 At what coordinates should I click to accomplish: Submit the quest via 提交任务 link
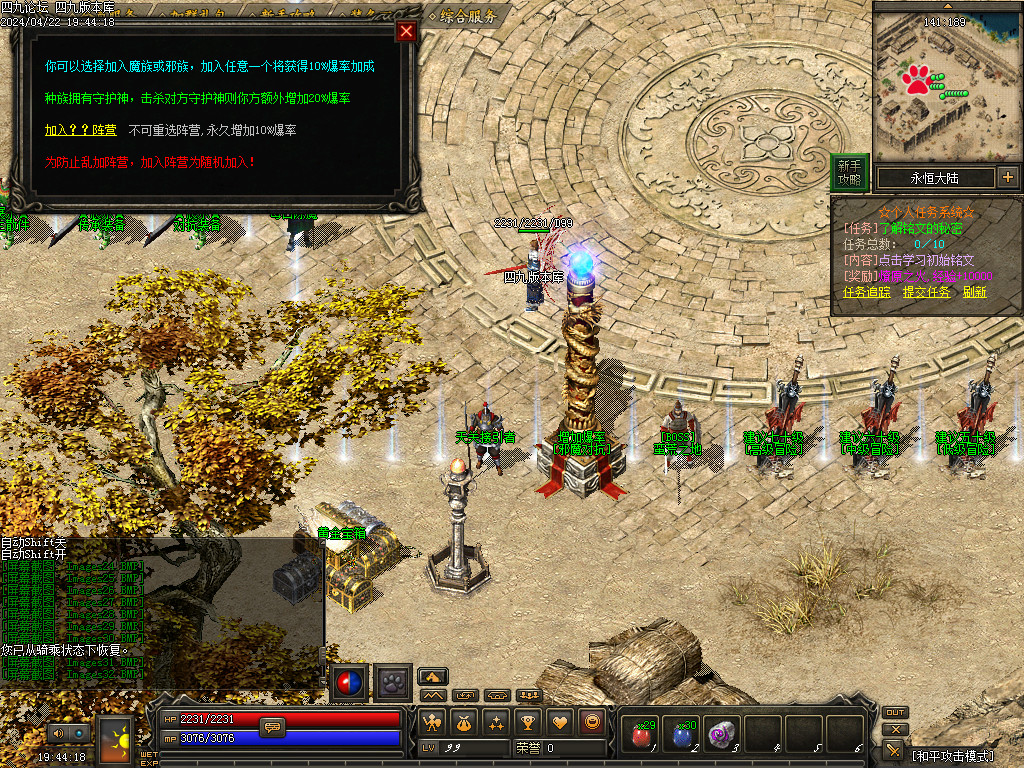click(926, 292)
